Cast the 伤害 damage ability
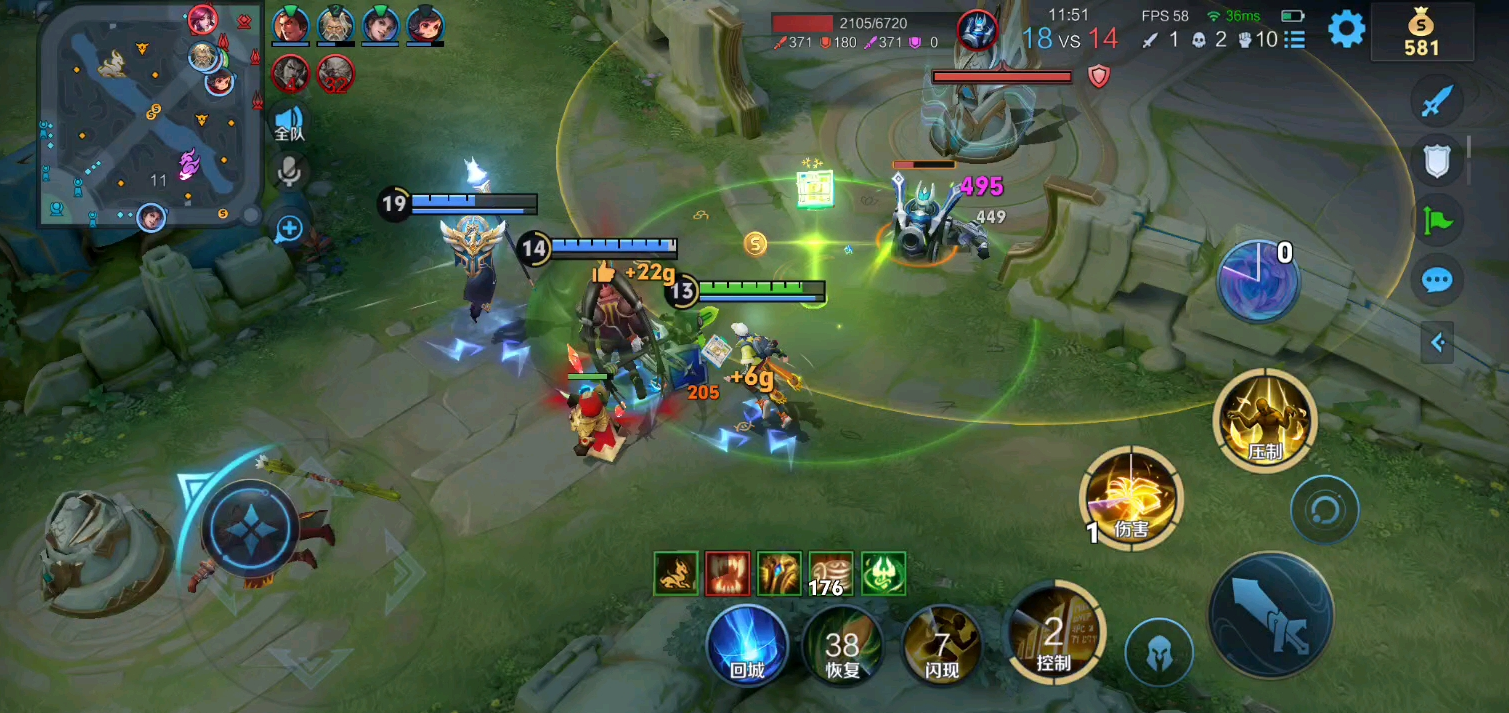Image resolution: width=1509 pixels, height=713 pixels. pos(1132,498)
